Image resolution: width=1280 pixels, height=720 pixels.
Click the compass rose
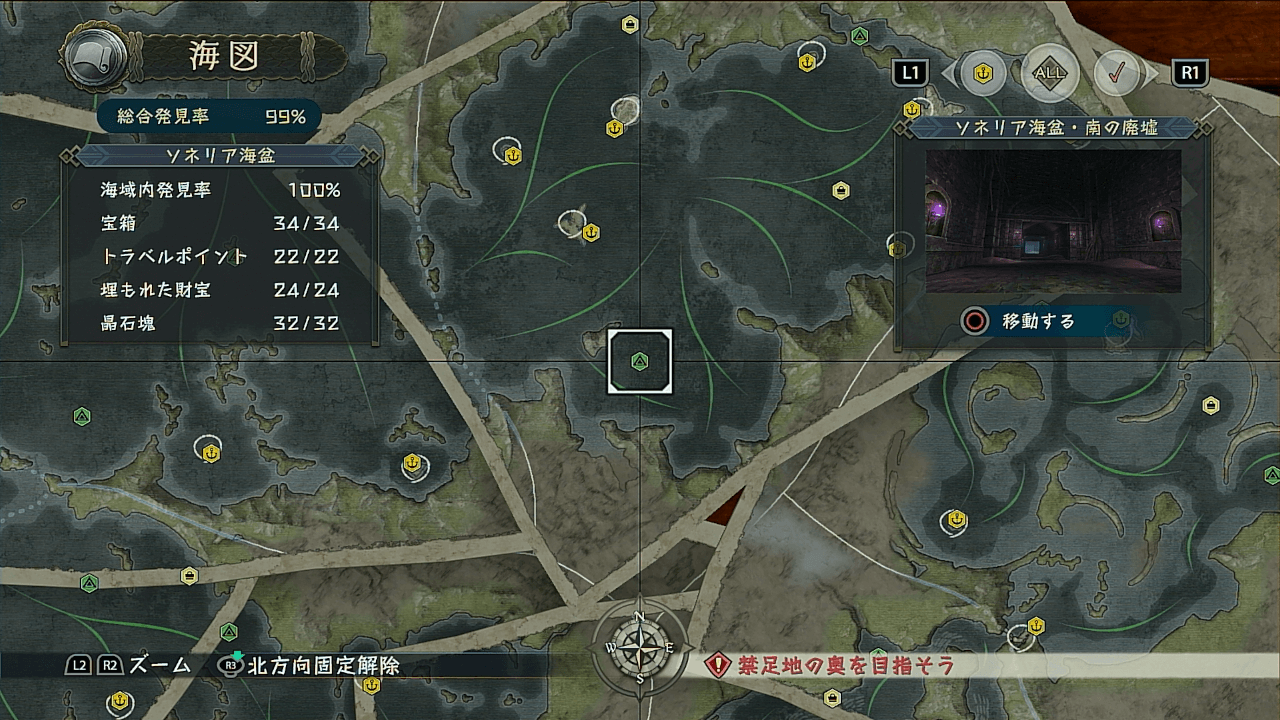[x=639, y=646]
